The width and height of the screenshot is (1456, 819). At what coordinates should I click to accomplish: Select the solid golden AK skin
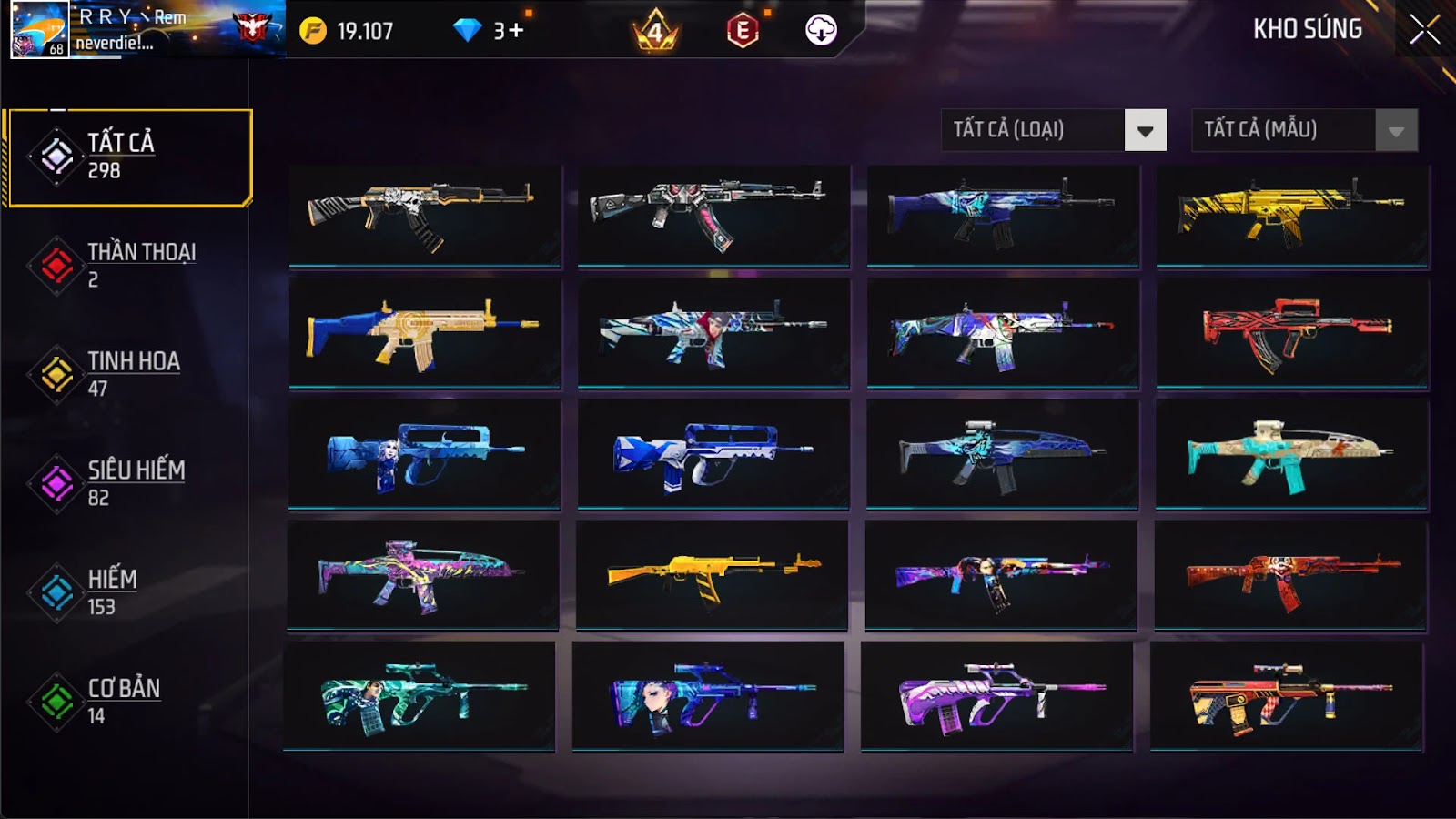pos(713,575)
